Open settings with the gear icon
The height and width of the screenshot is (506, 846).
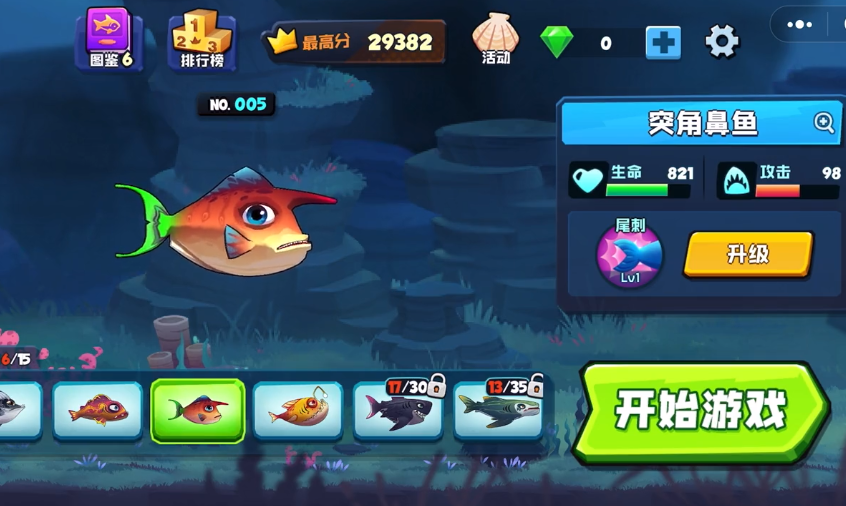(721, 42)
